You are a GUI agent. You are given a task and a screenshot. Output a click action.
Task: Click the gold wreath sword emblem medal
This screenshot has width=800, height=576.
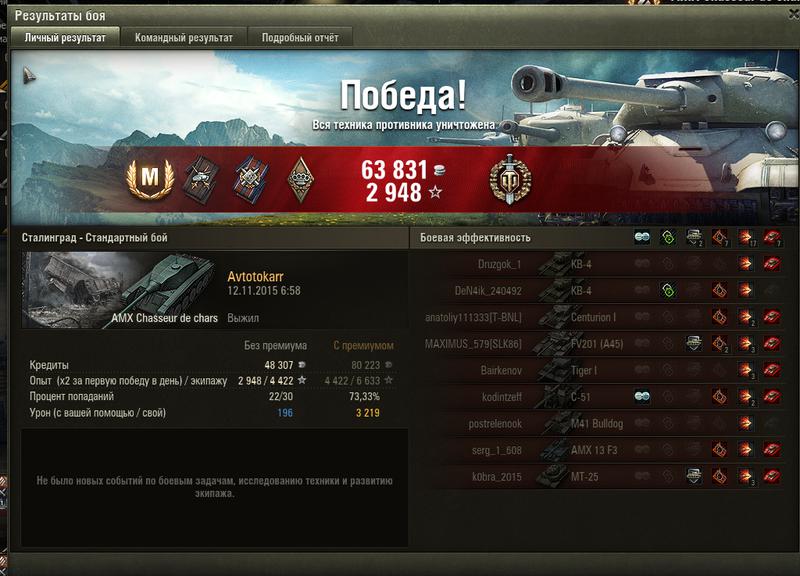(510, 181)
